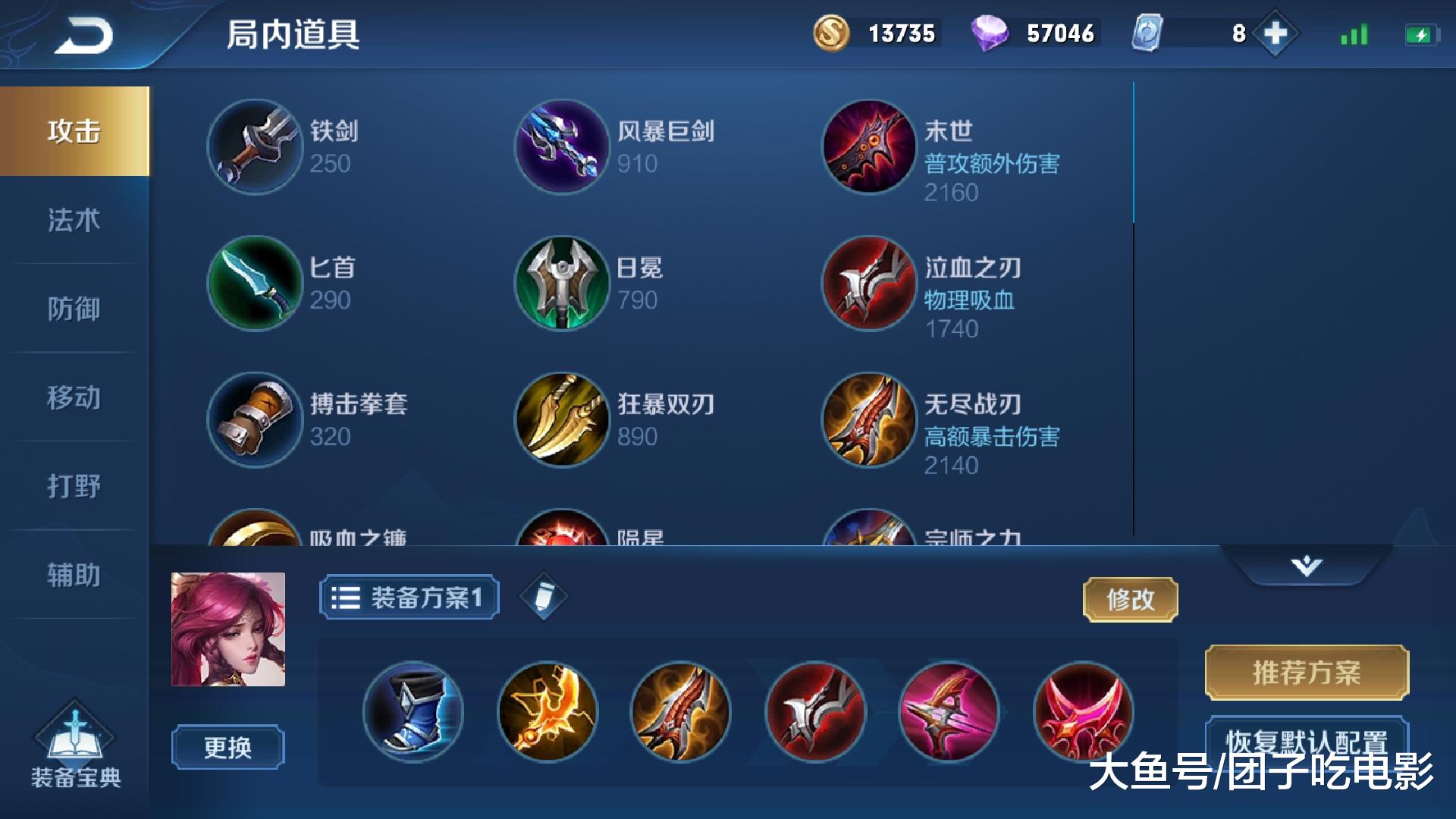Click the 搏击拳套 item icon

click(254, 420)
